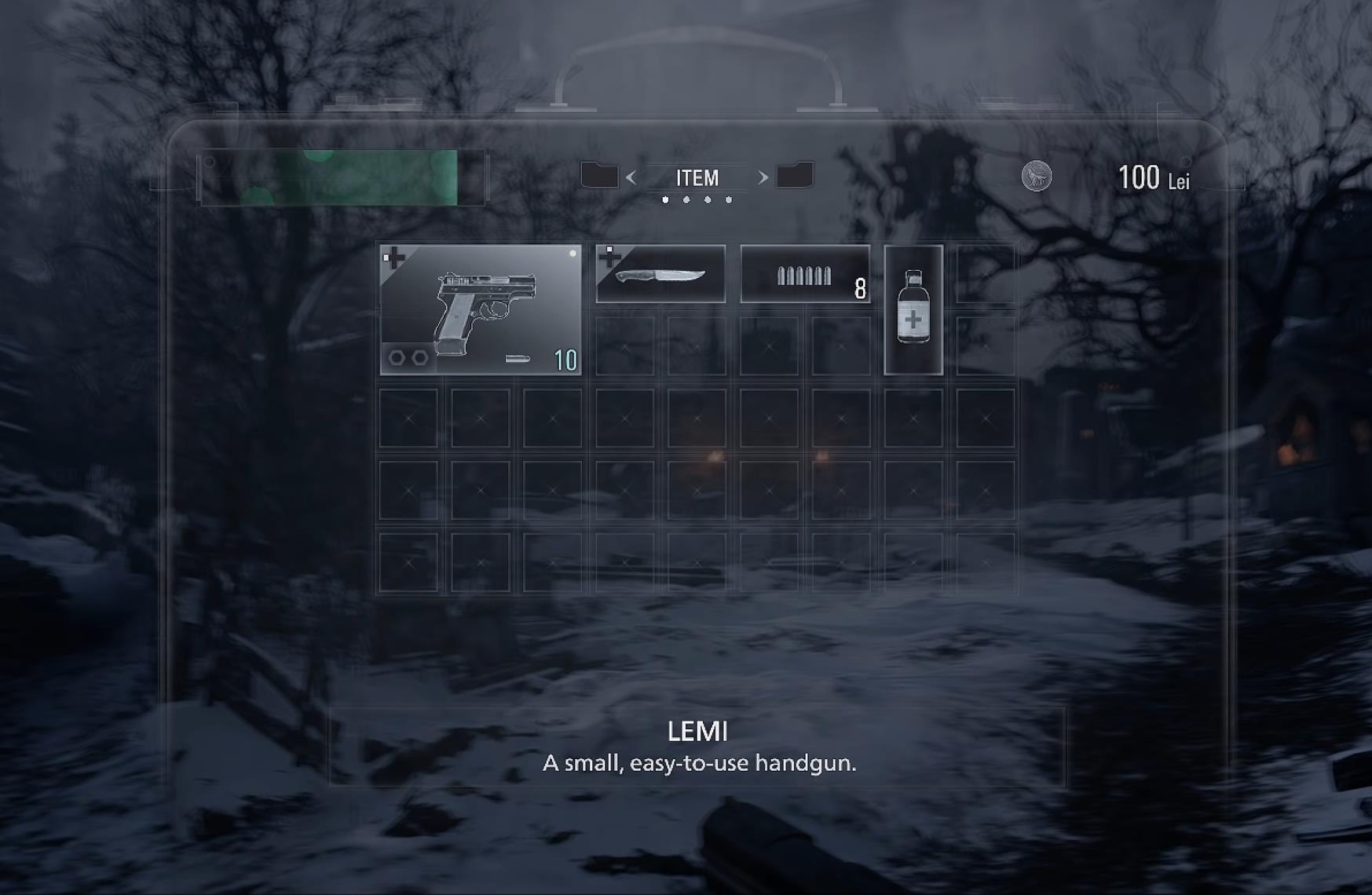
Task: Click the crafting plus icon on the LEMI
Action: (395, 256)
